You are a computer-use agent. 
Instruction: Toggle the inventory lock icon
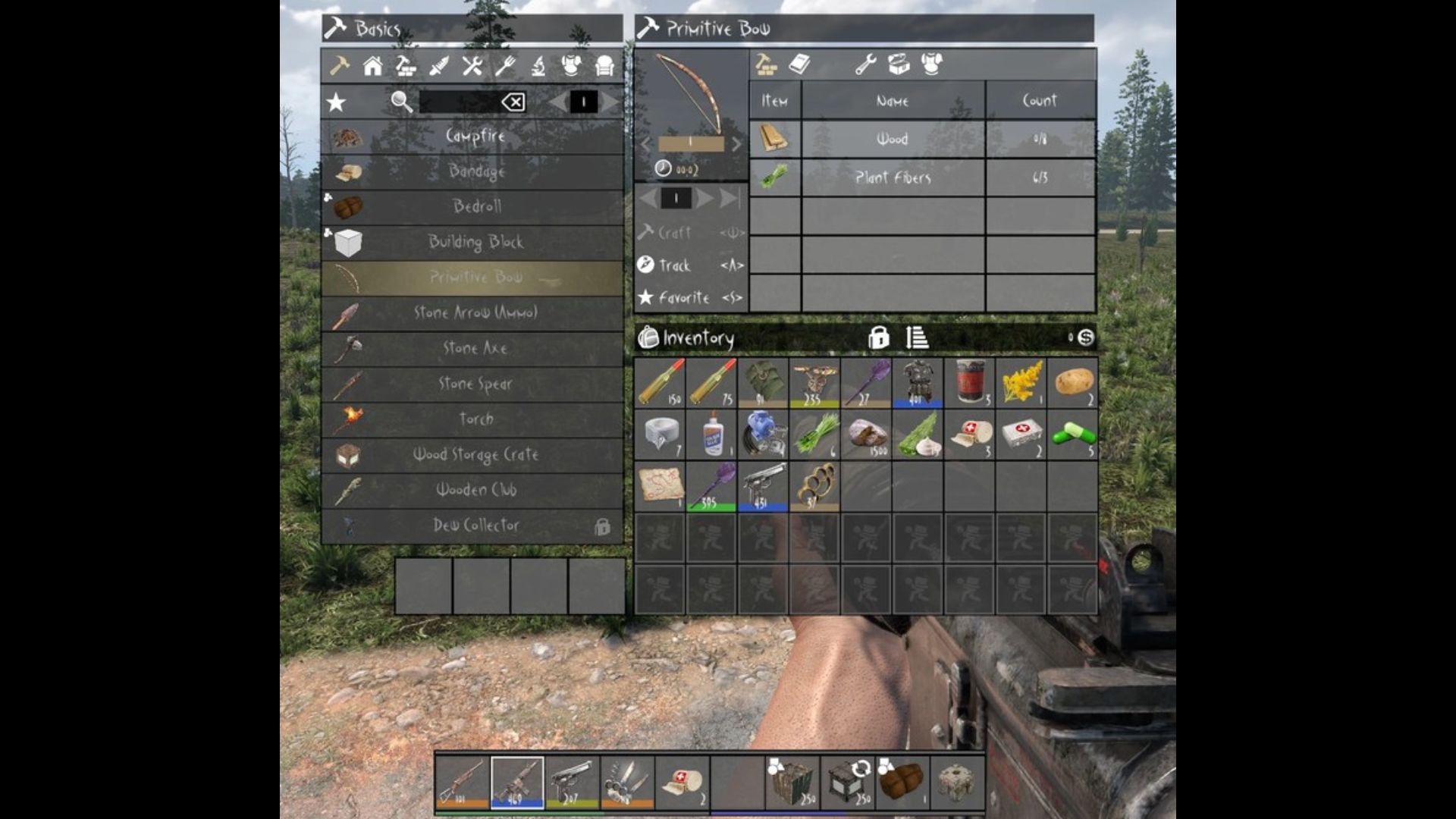tap(877, 339)
